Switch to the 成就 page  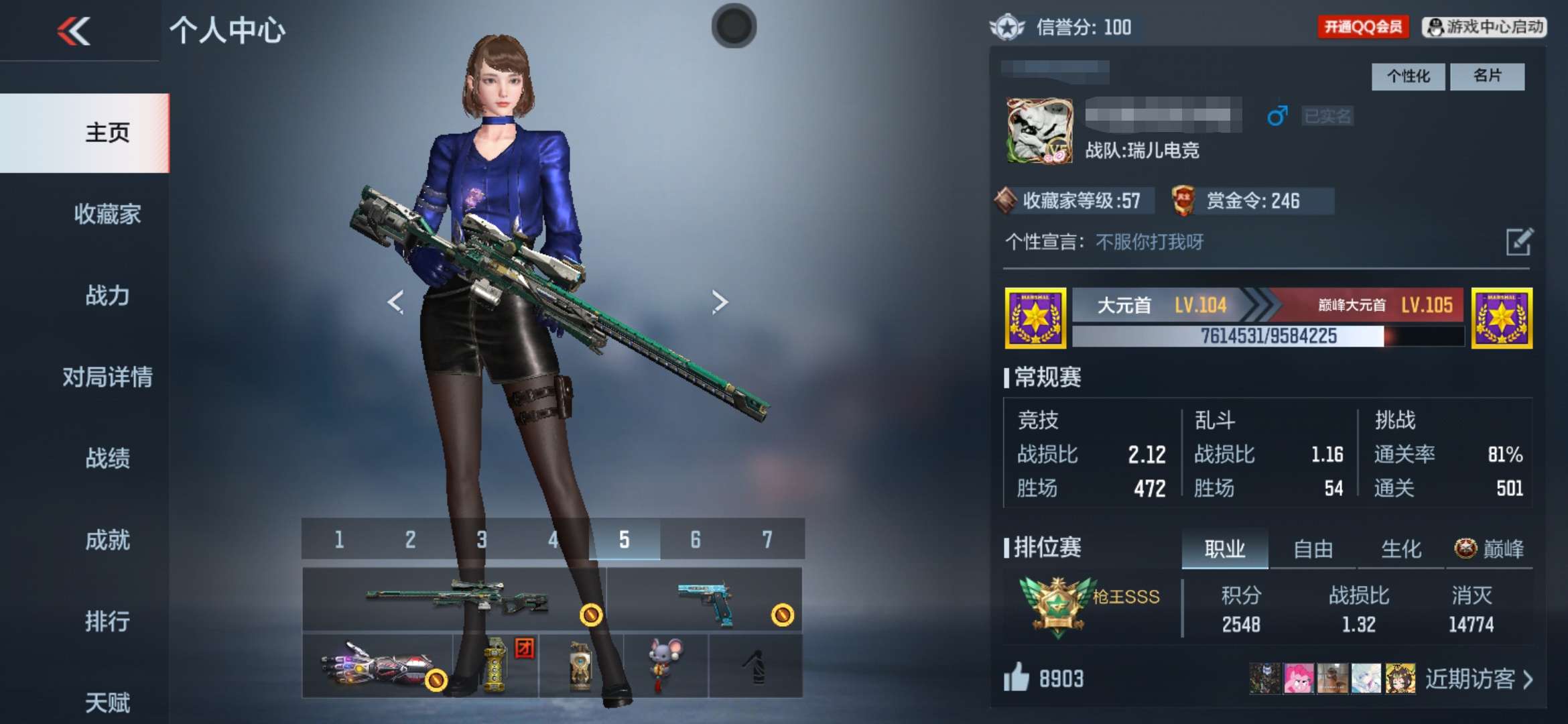(107, 540)
